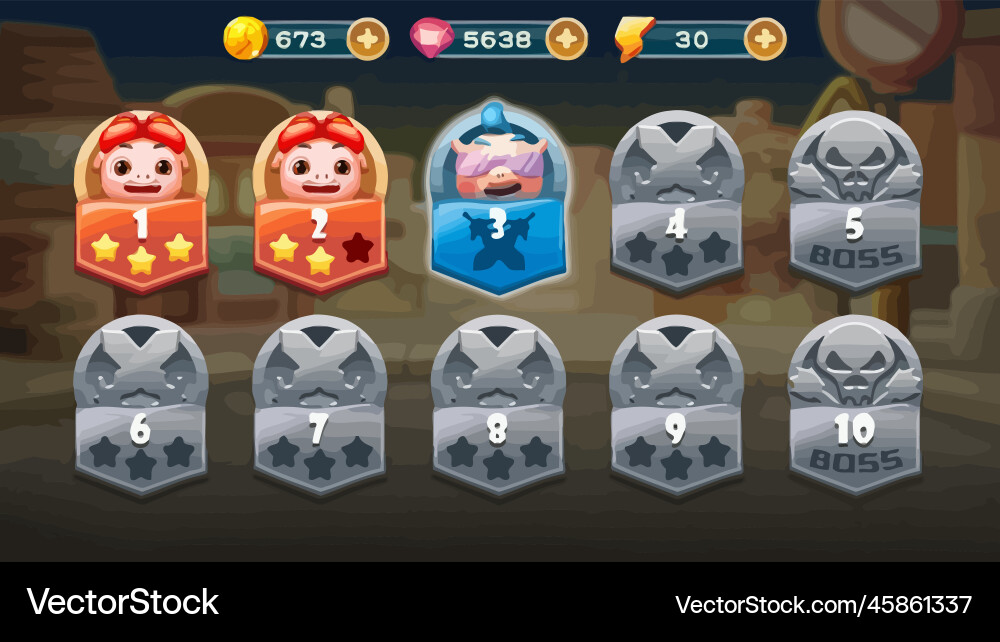1000x642 pixels.
Task: Select the level 5 boss tile
Action: click(x=854, y=204)
